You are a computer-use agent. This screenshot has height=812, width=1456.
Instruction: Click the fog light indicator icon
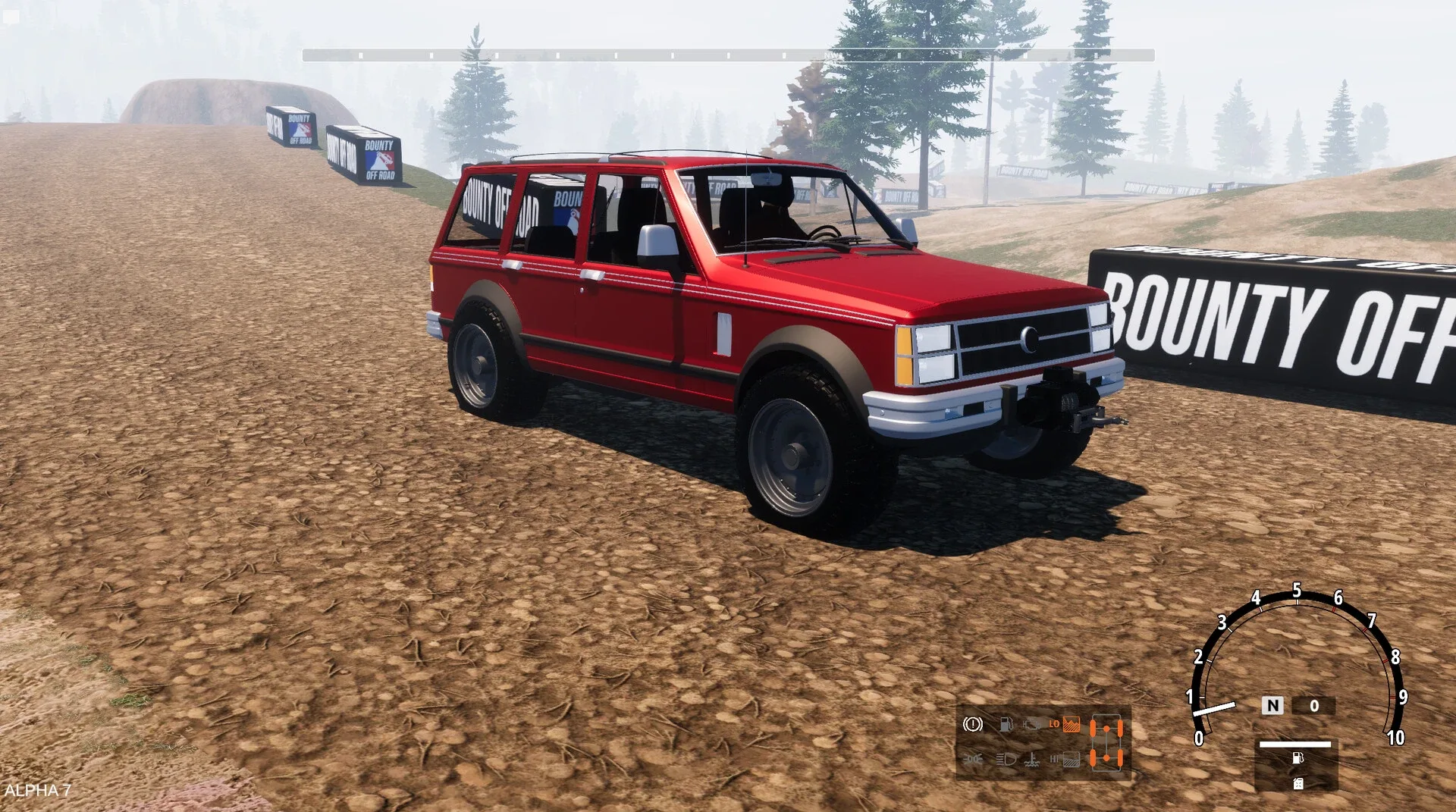[x=973, y=759]
